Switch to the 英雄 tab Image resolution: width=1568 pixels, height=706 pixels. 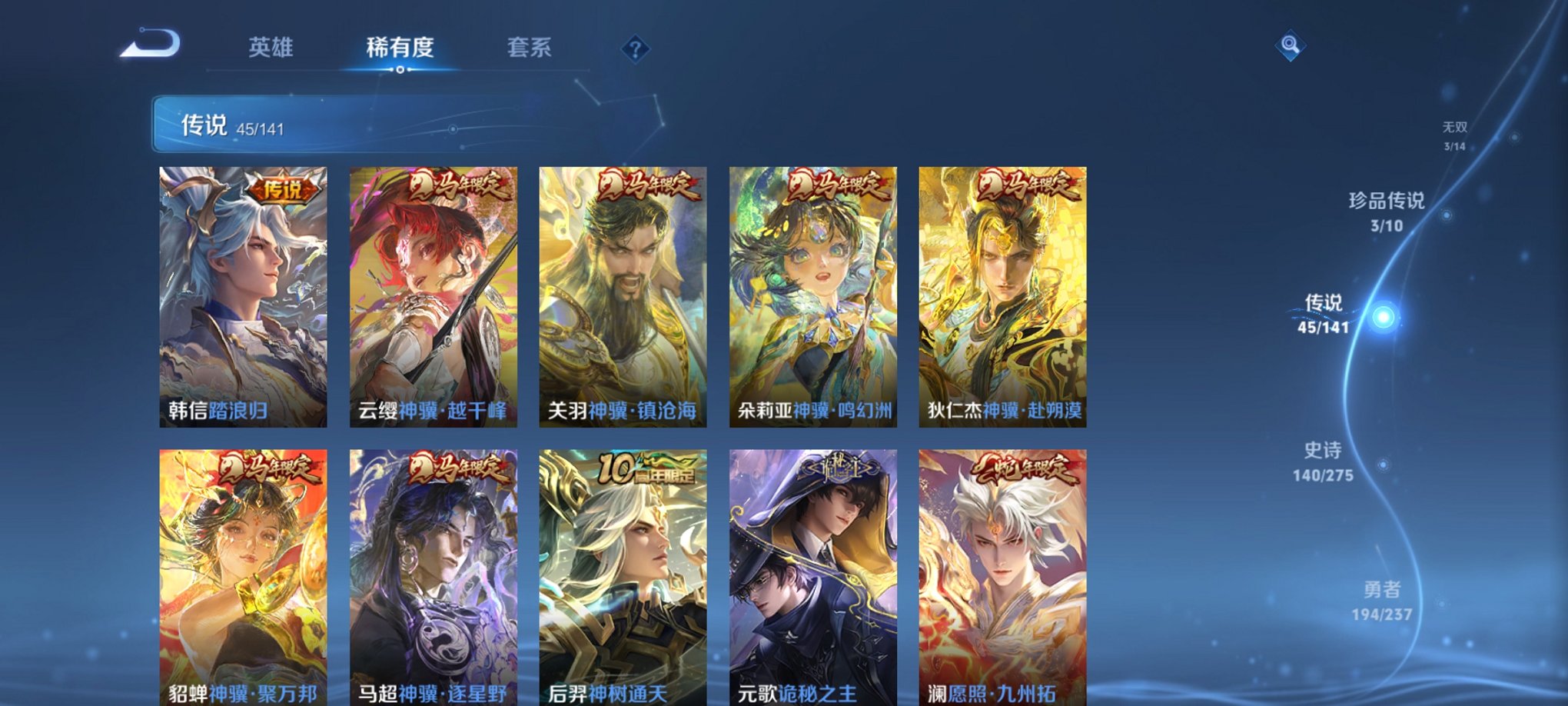click(272, 46)
